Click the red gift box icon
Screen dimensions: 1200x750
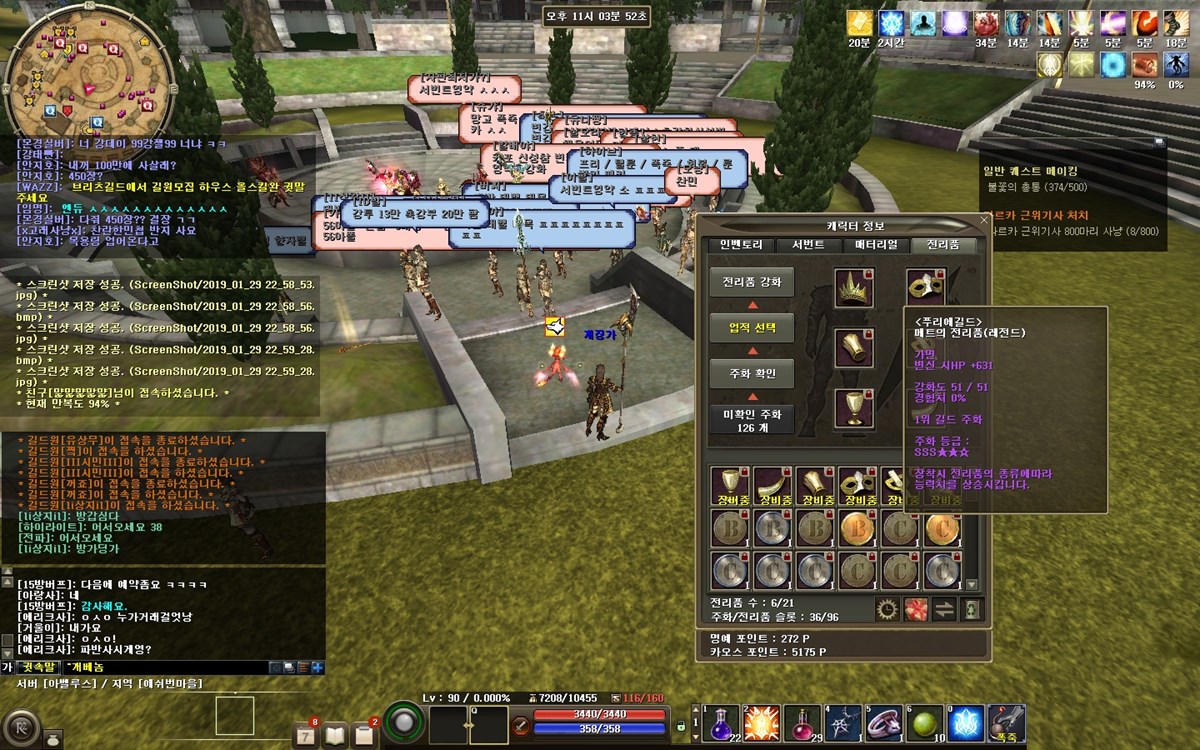point(914,608)
